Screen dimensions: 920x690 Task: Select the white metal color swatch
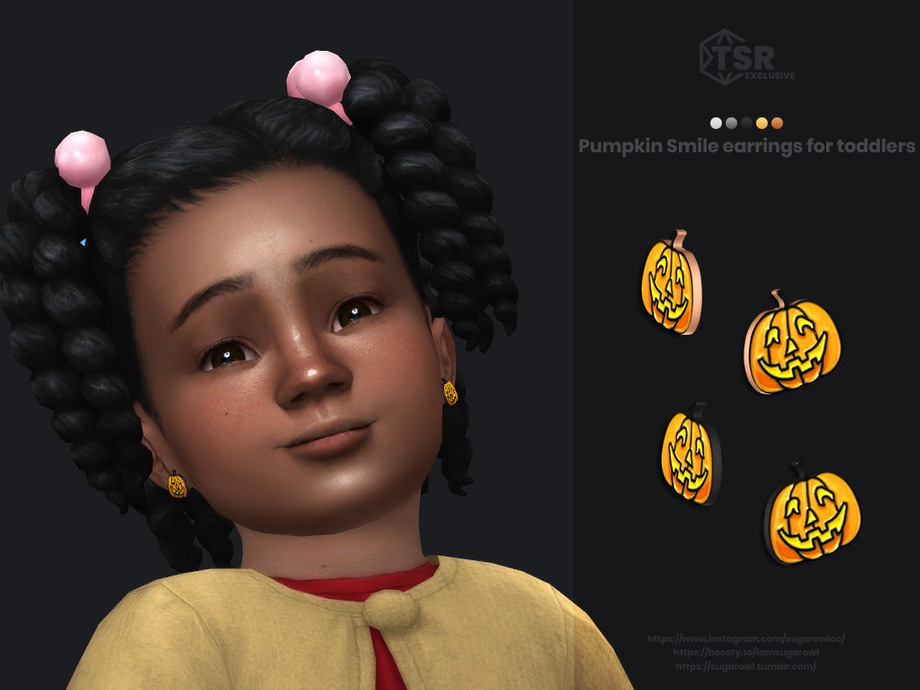point(716,123)
